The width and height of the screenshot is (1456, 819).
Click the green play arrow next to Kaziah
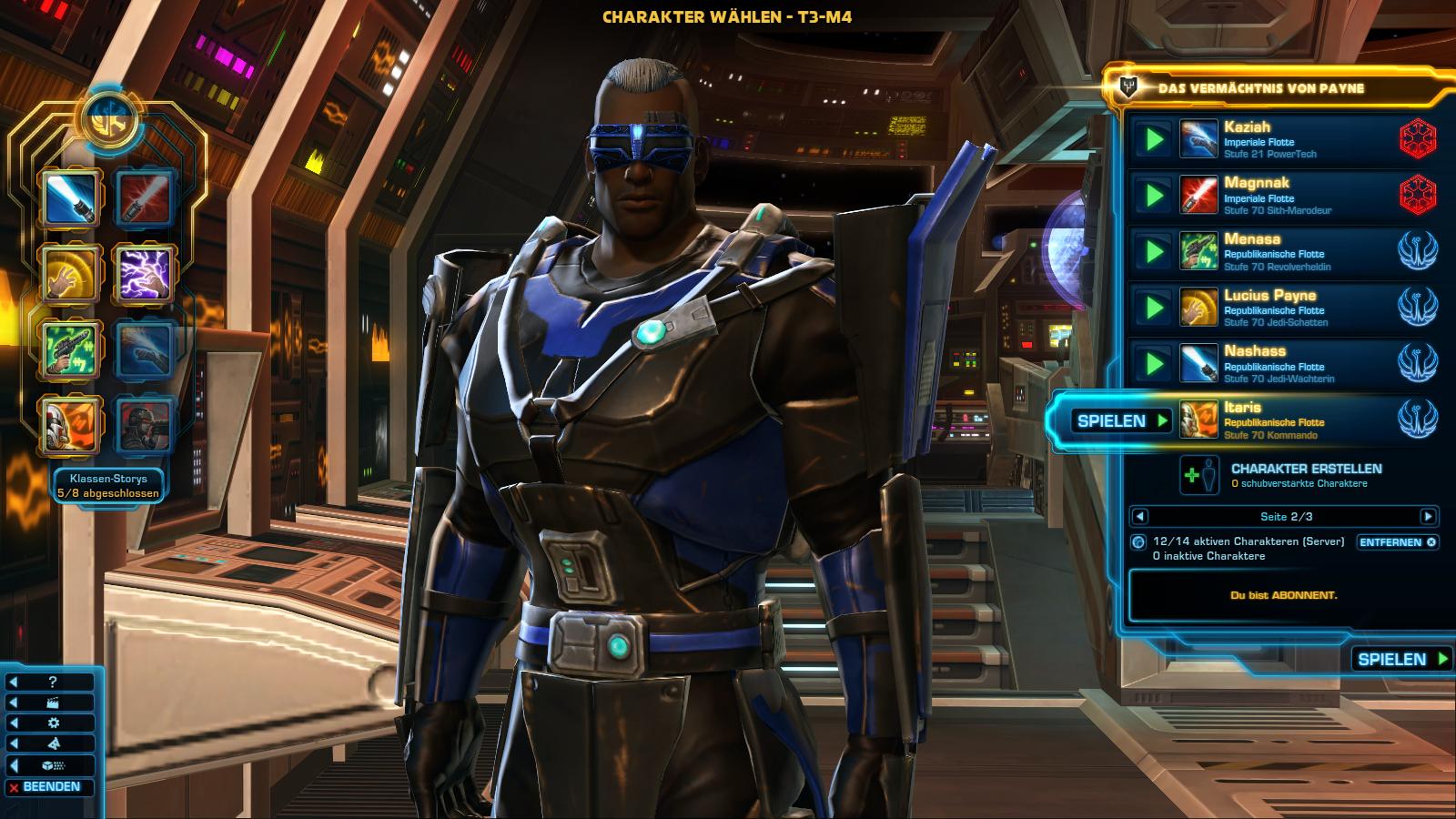click(x=1154, y=139)
